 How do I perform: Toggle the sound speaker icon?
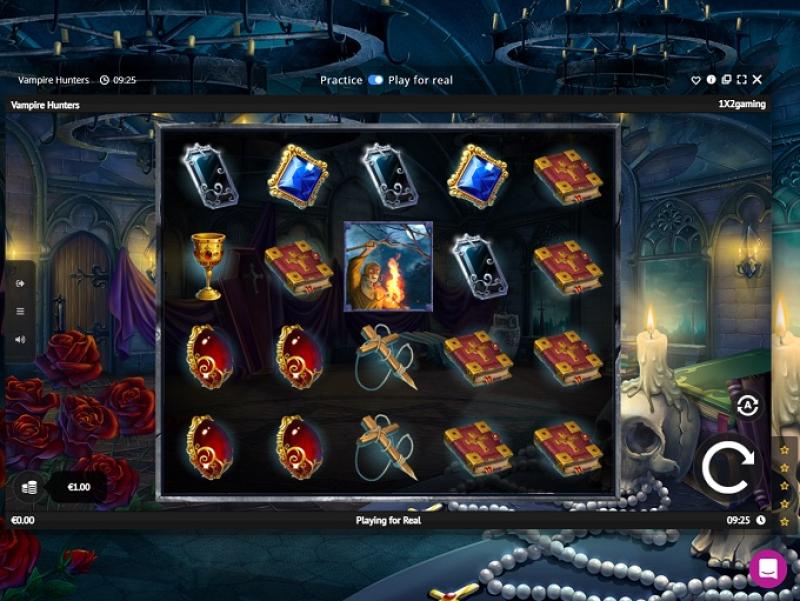point(20,339)
